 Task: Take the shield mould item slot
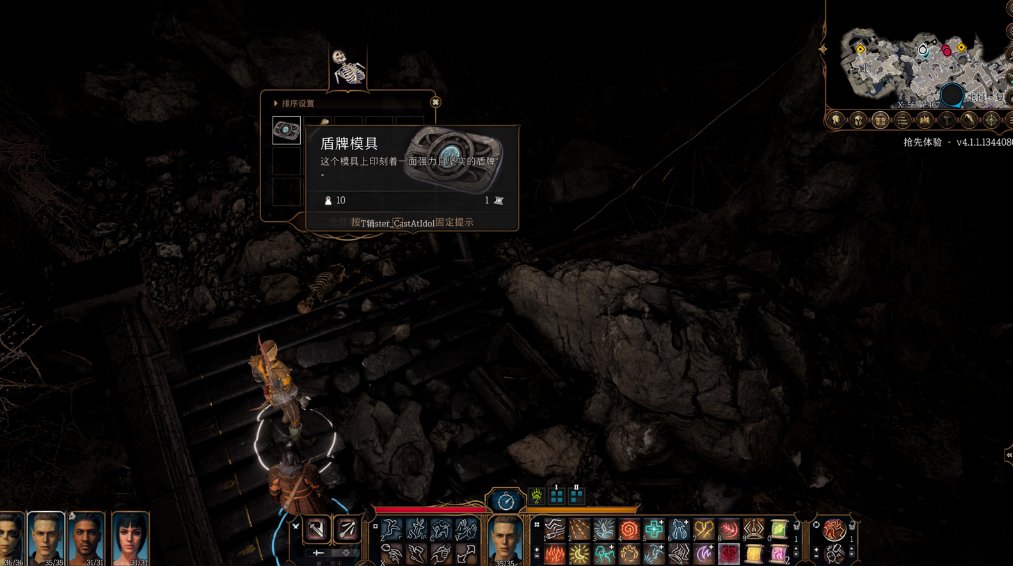click(286, 130)
